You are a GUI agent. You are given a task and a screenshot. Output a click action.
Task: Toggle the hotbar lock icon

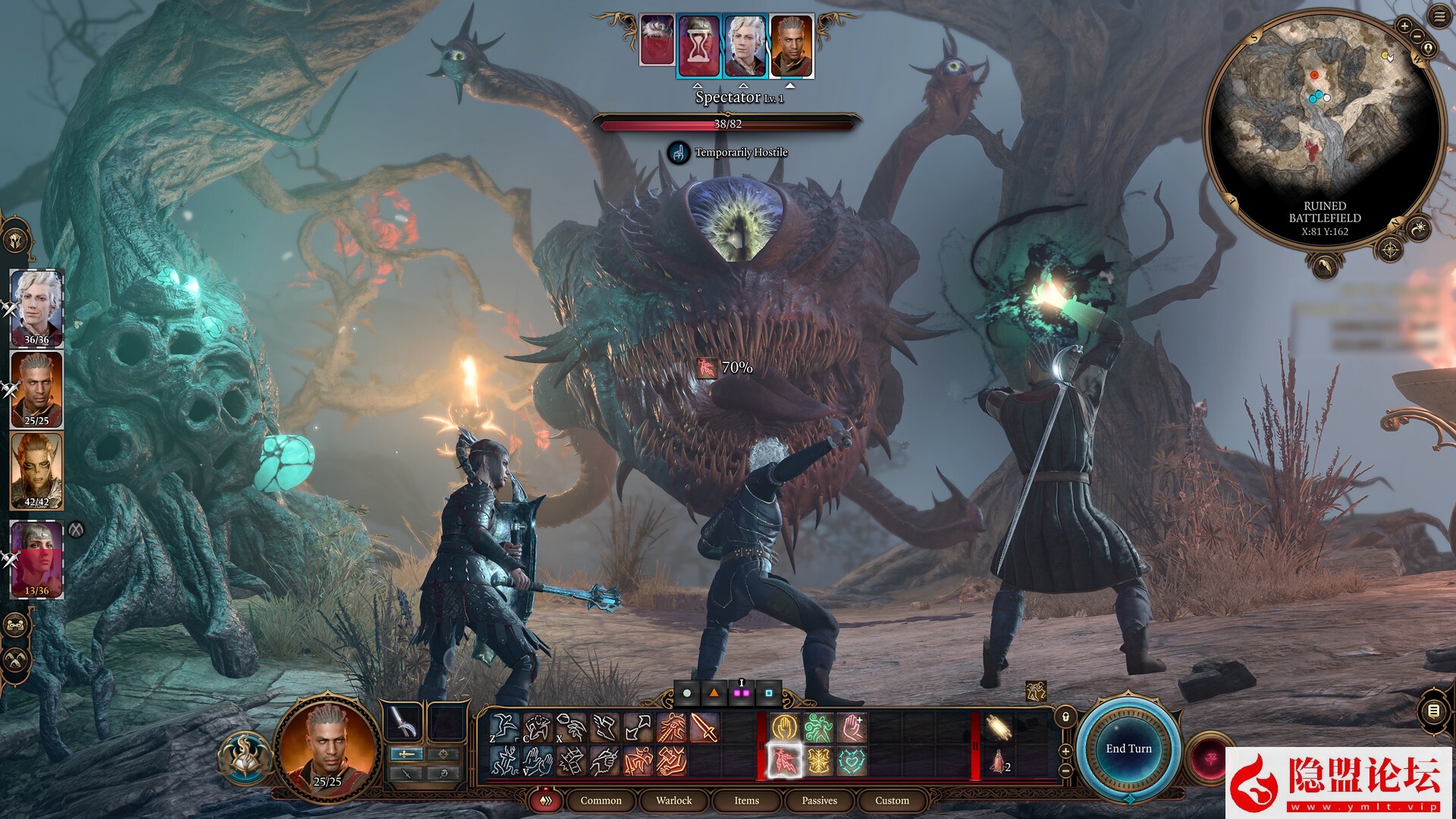pos(1065,717)
